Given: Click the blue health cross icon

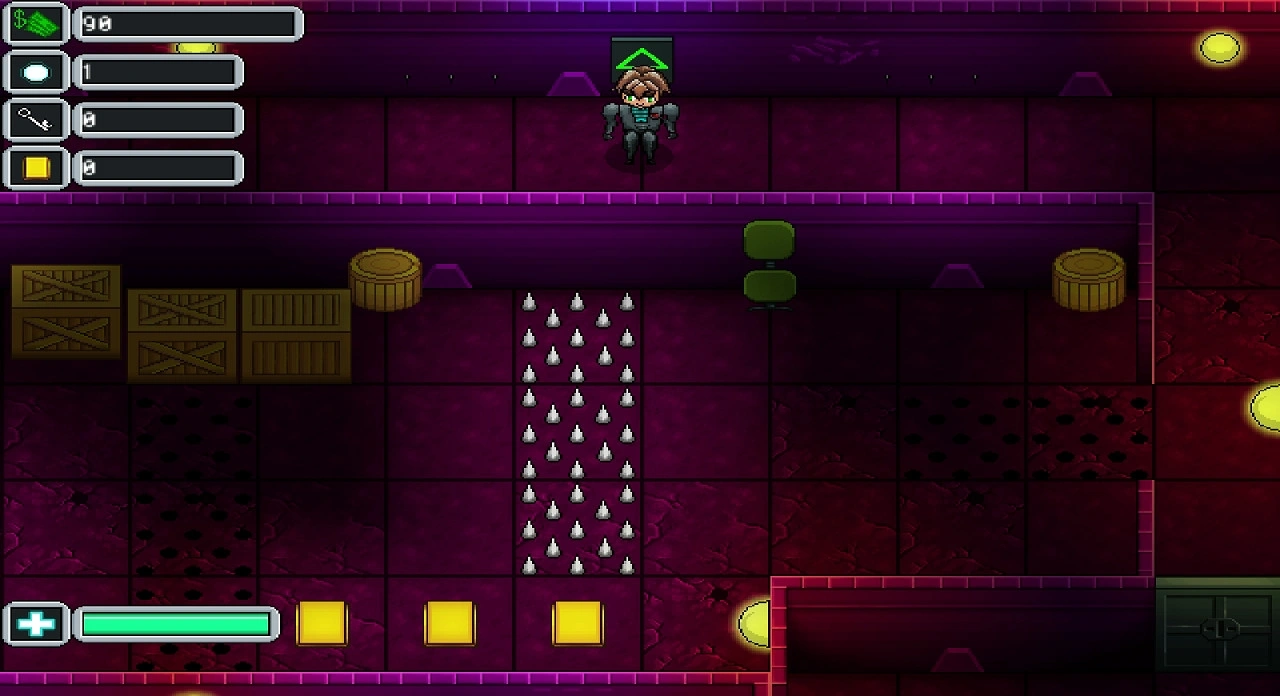Looking at the screenshot, I should click(36, 624).
